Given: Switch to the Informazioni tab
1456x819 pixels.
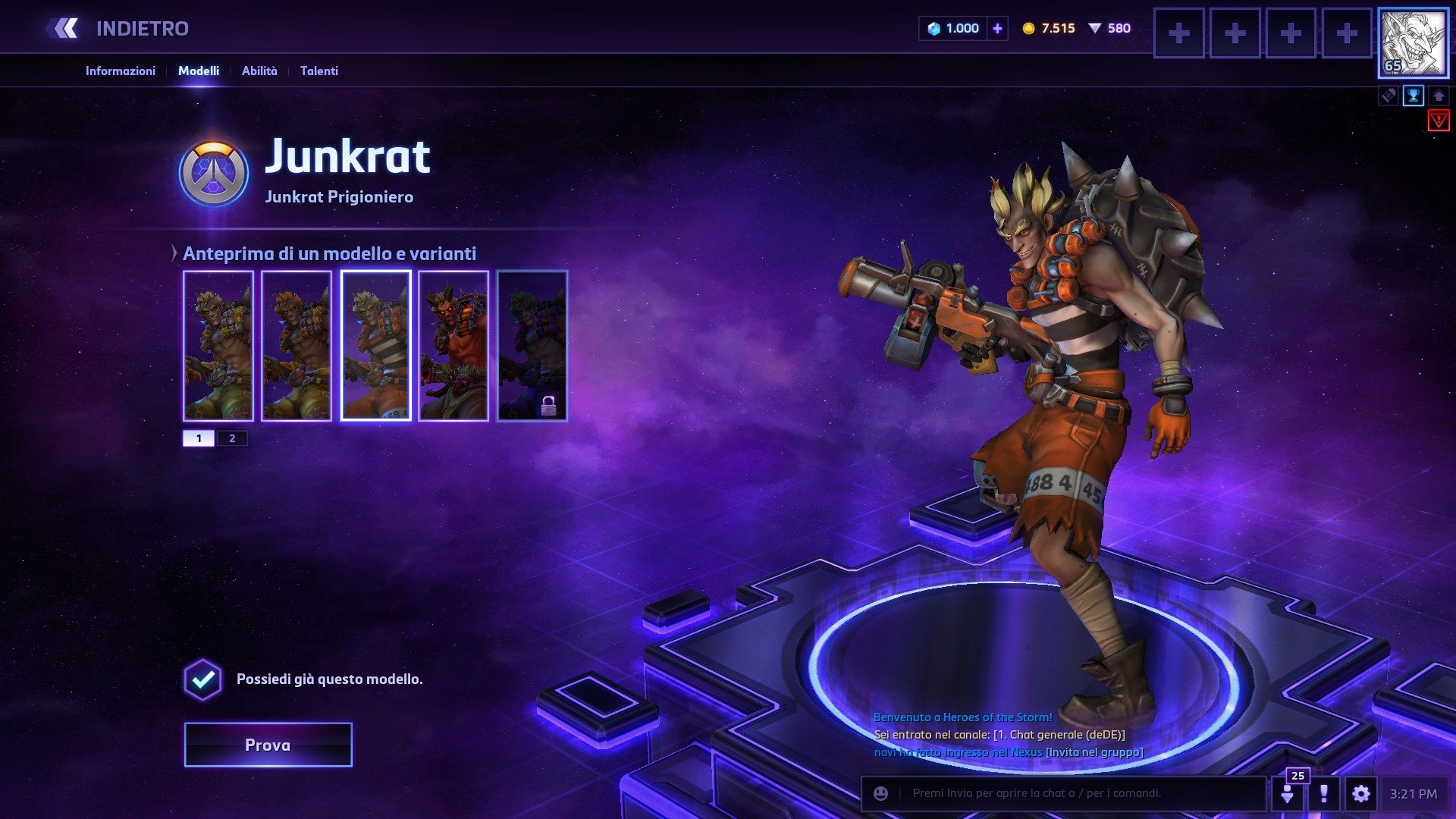Looking at the screenshot, I should coord(120,71).
